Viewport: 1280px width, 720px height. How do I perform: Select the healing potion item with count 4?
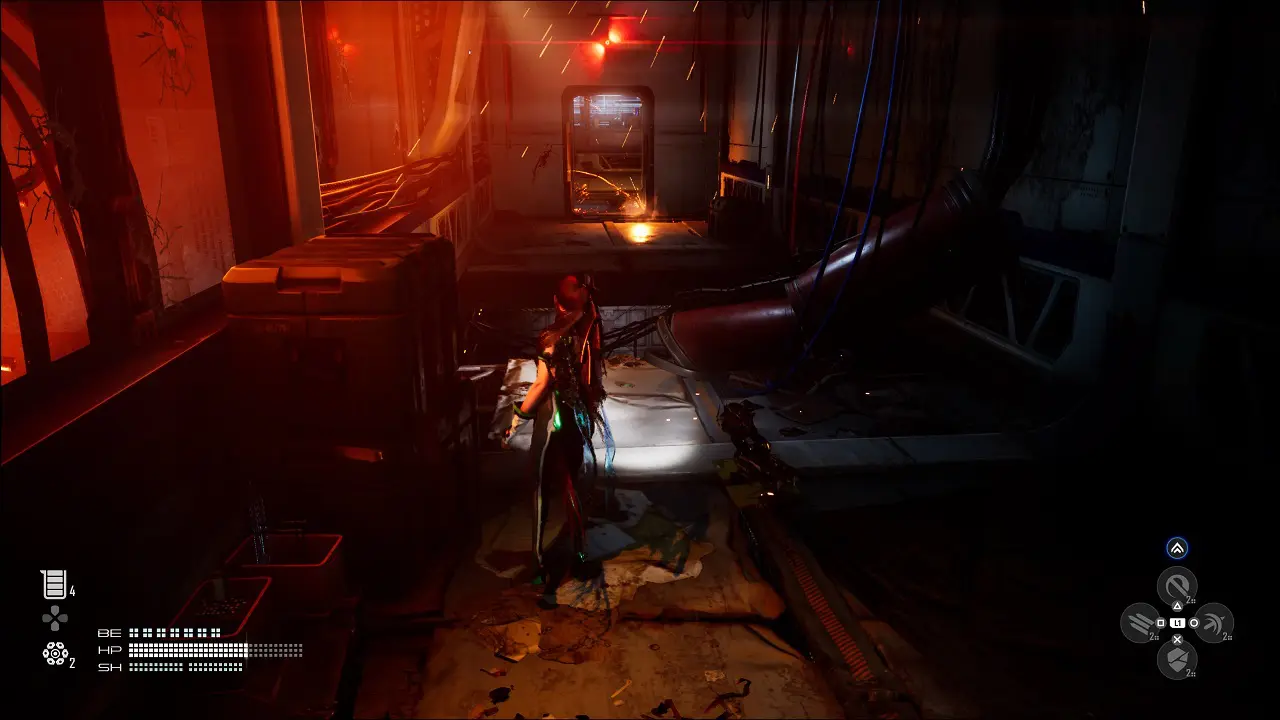(53, 585)
